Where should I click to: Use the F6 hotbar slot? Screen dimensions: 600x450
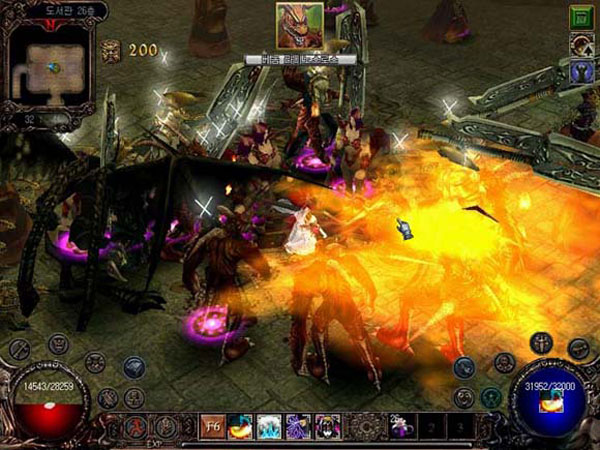(212, 427)
